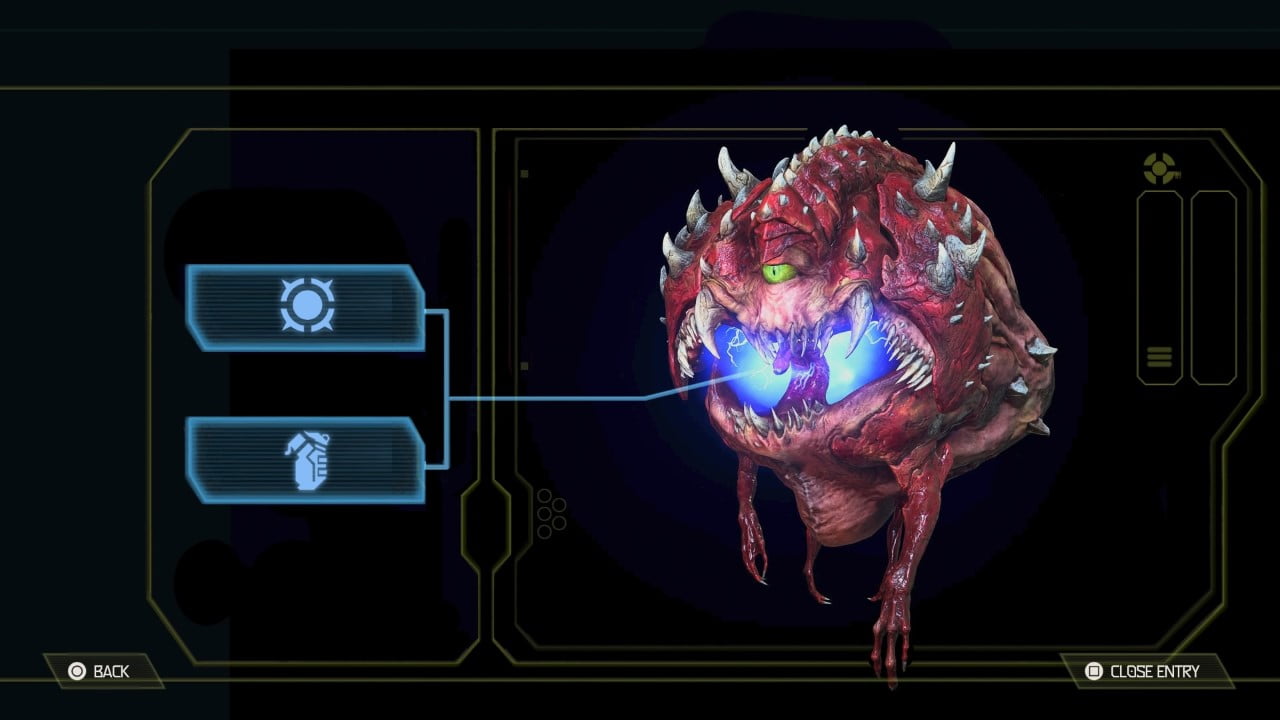1280x720 pixels.
Task: Click the dot cluster decoration near model frame
Action: pyautogui.click(x=550, y=514)
